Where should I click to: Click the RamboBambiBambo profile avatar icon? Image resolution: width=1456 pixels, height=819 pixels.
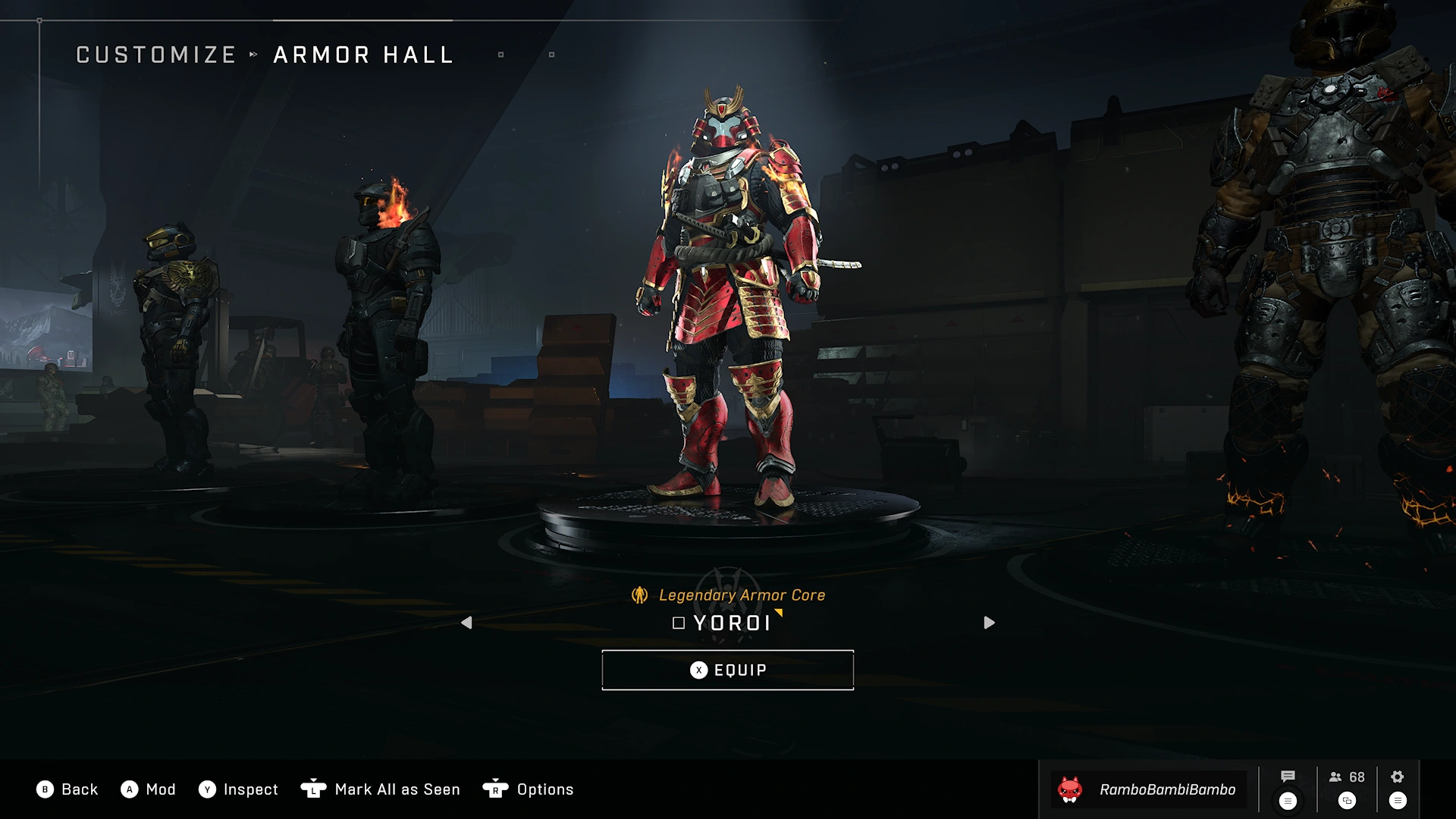1070,789
